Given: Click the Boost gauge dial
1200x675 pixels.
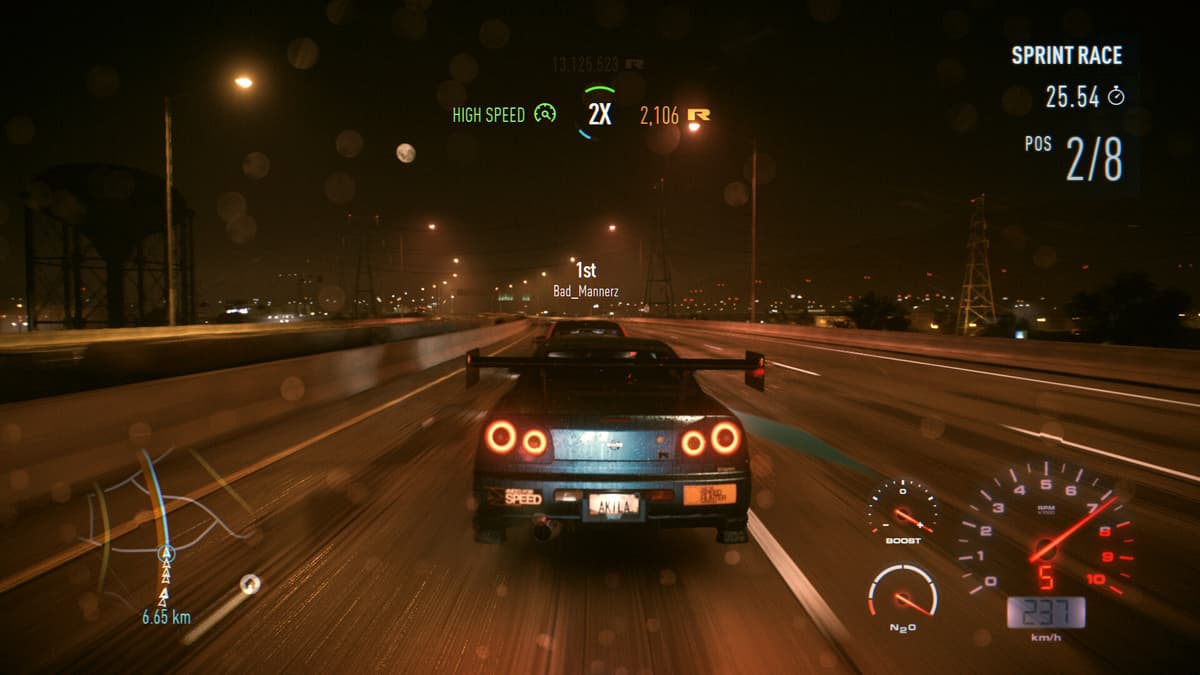Looking at the screenshot, I should [x=902, y=508].
